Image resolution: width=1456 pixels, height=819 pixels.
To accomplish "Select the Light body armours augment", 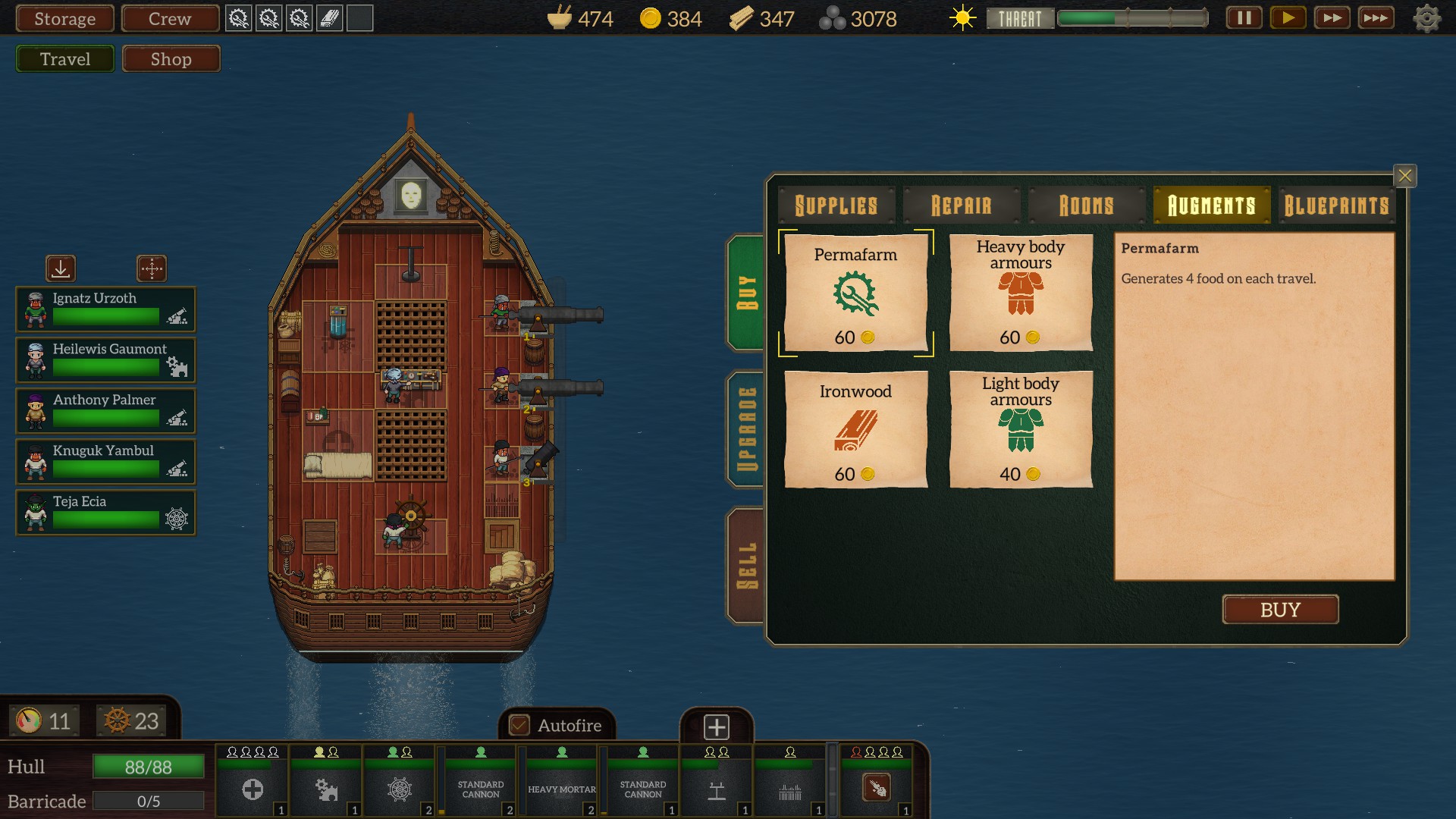I will pyautogui.click(x=1021, y=429).
